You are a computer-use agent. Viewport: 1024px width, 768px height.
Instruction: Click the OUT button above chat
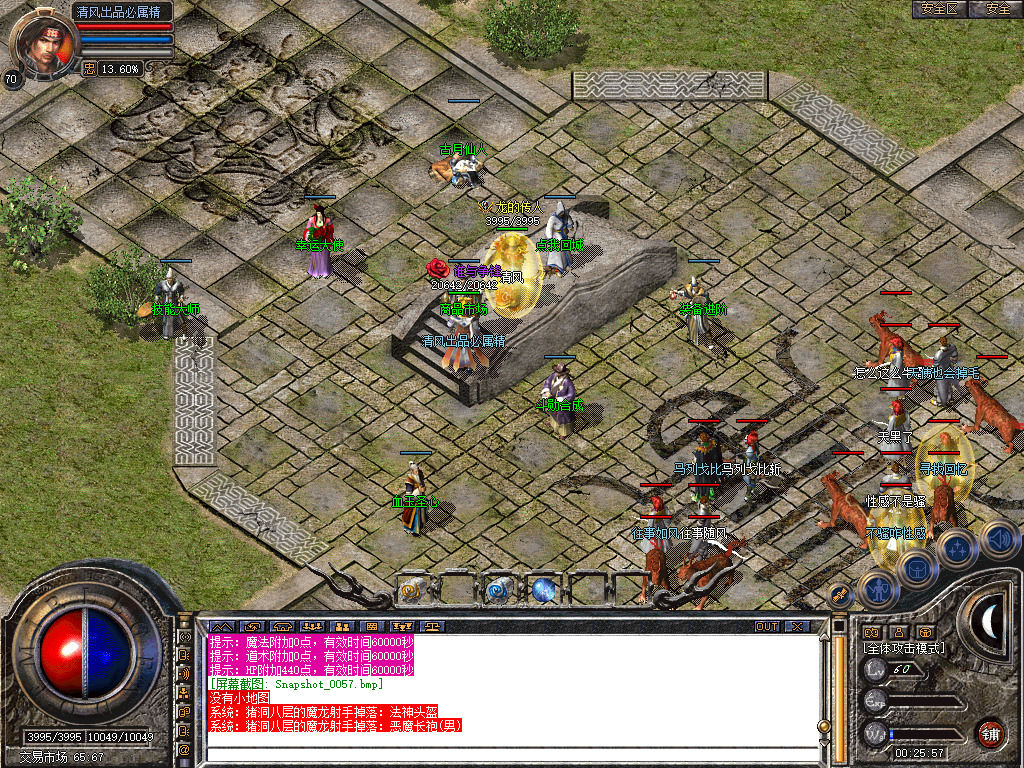[767, 626]
